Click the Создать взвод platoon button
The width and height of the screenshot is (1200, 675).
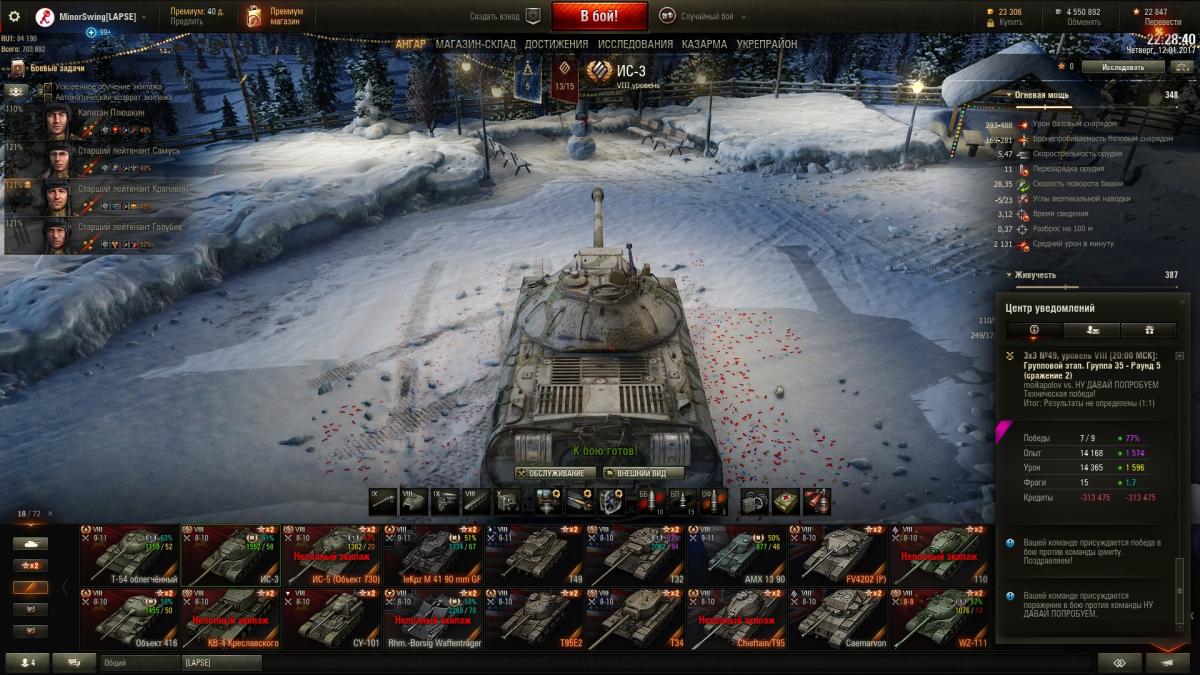tap(505, 16)
